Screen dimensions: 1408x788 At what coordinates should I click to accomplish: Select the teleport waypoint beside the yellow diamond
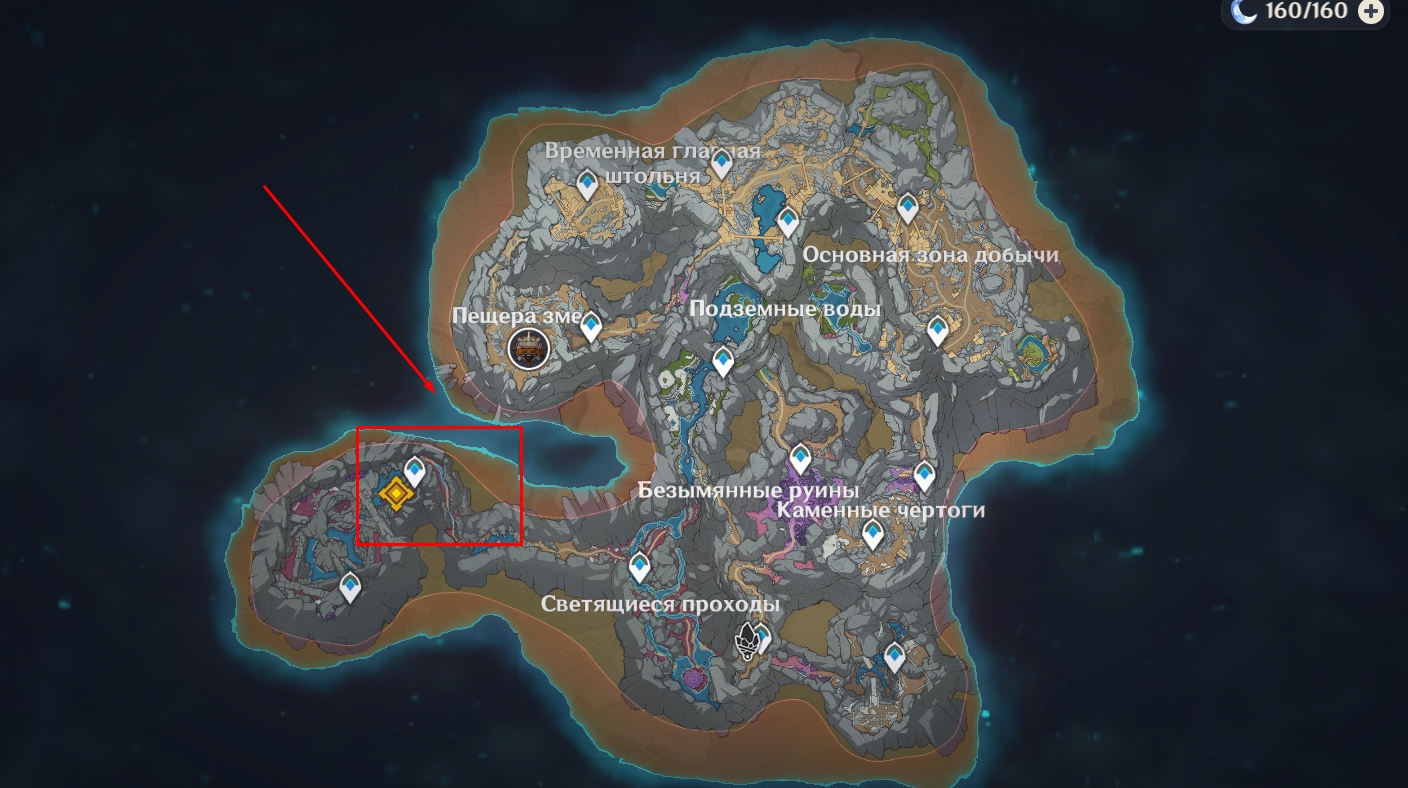pyautogui.click(x=415, y=470)
